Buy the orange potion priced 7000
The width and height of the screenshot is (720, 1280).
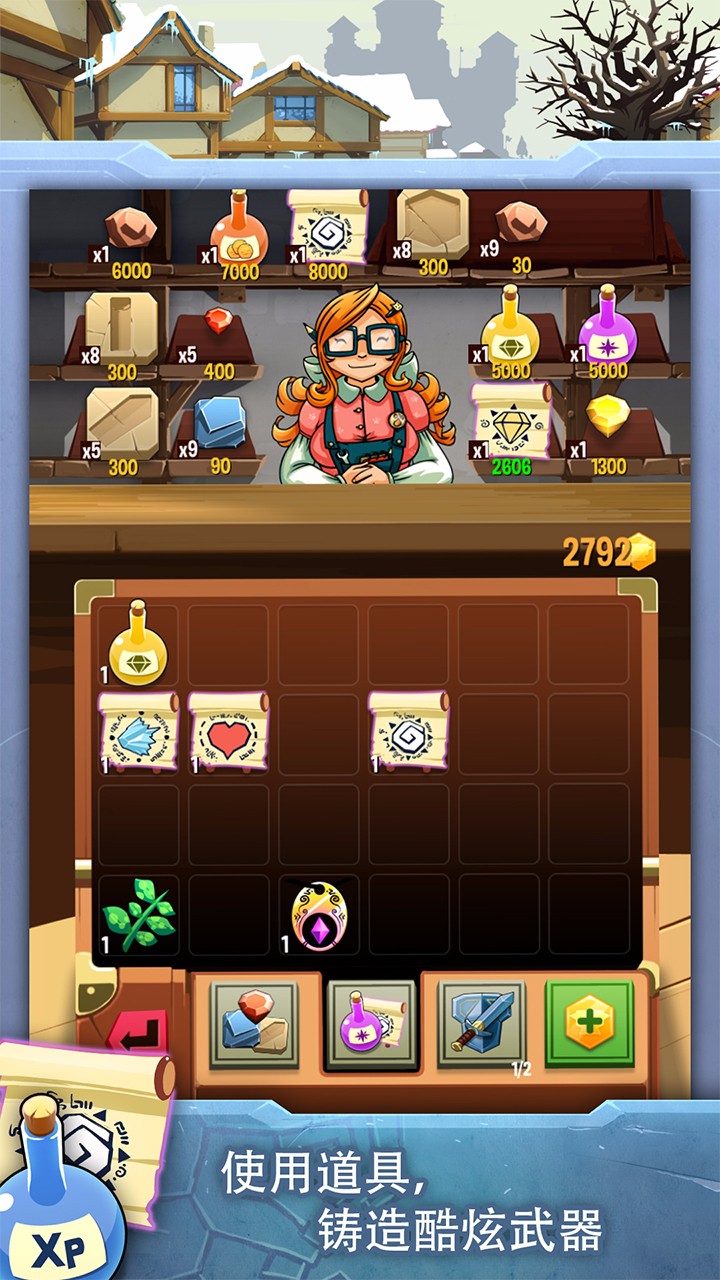pyautogui.click(x=239, y=230)
